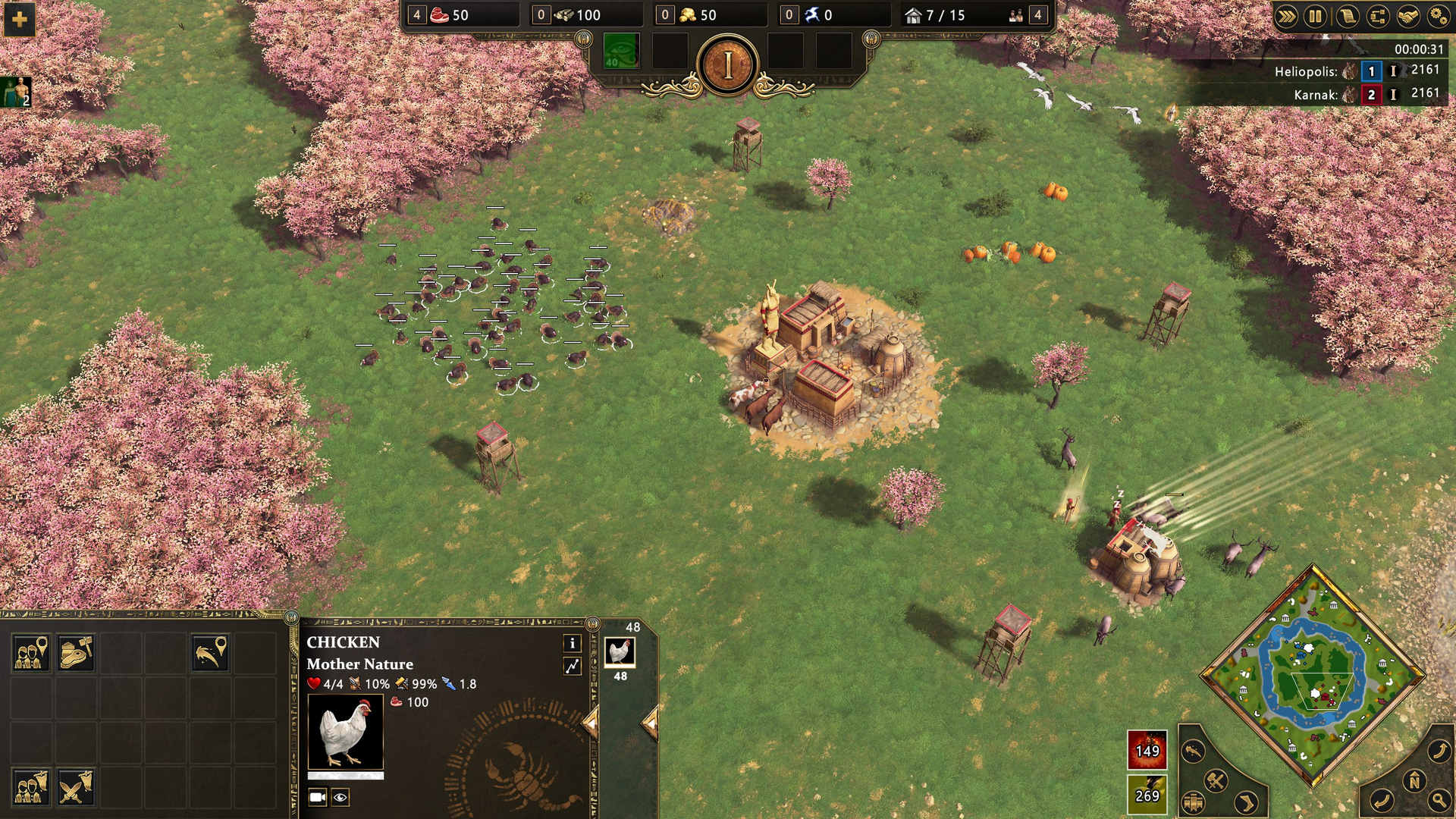The height and width of the screenshot is (819, 1456).
Task: Click the minimap to move the camera
Action: pos(1313,675)
